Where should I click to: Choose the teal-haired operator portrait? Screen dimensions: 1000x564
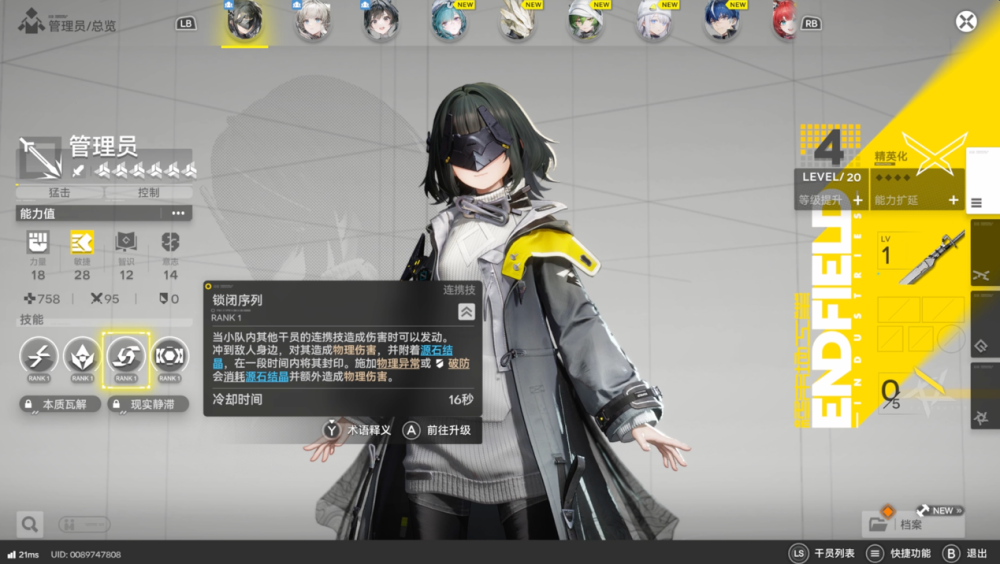[x=448, y=21]
